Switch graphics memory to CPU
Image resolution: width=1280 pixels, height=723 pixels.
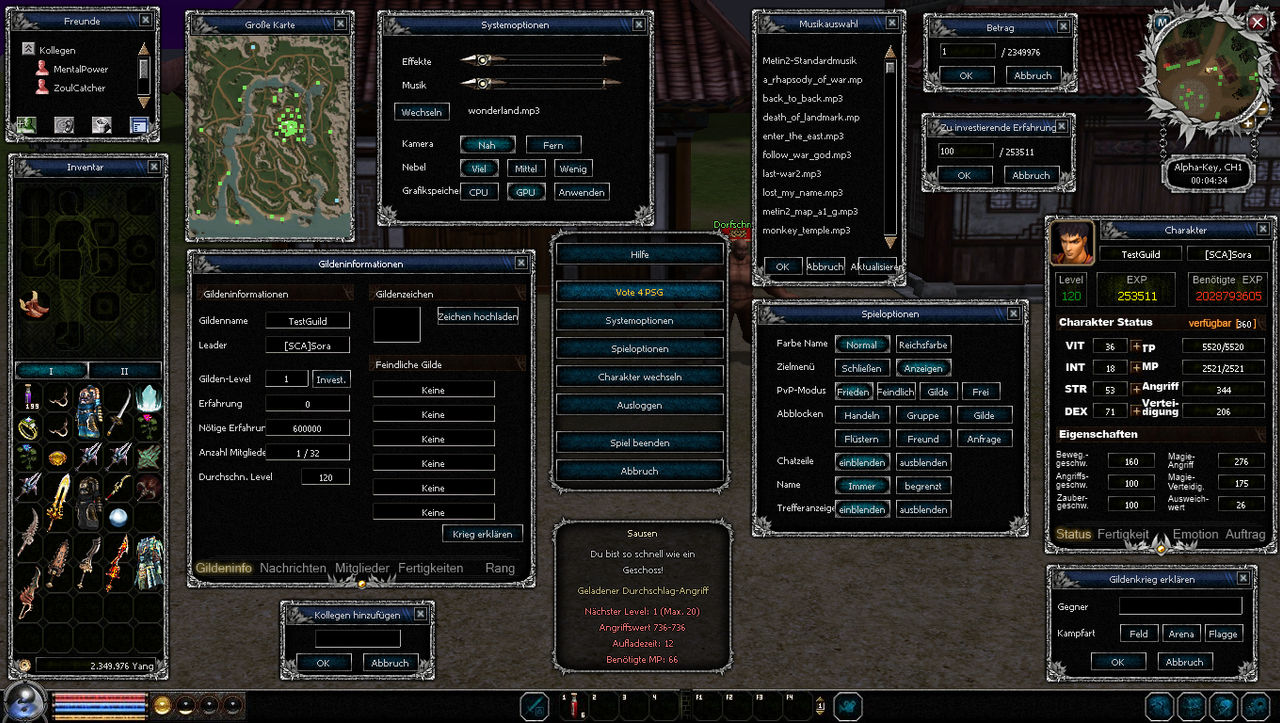[479, 190]
